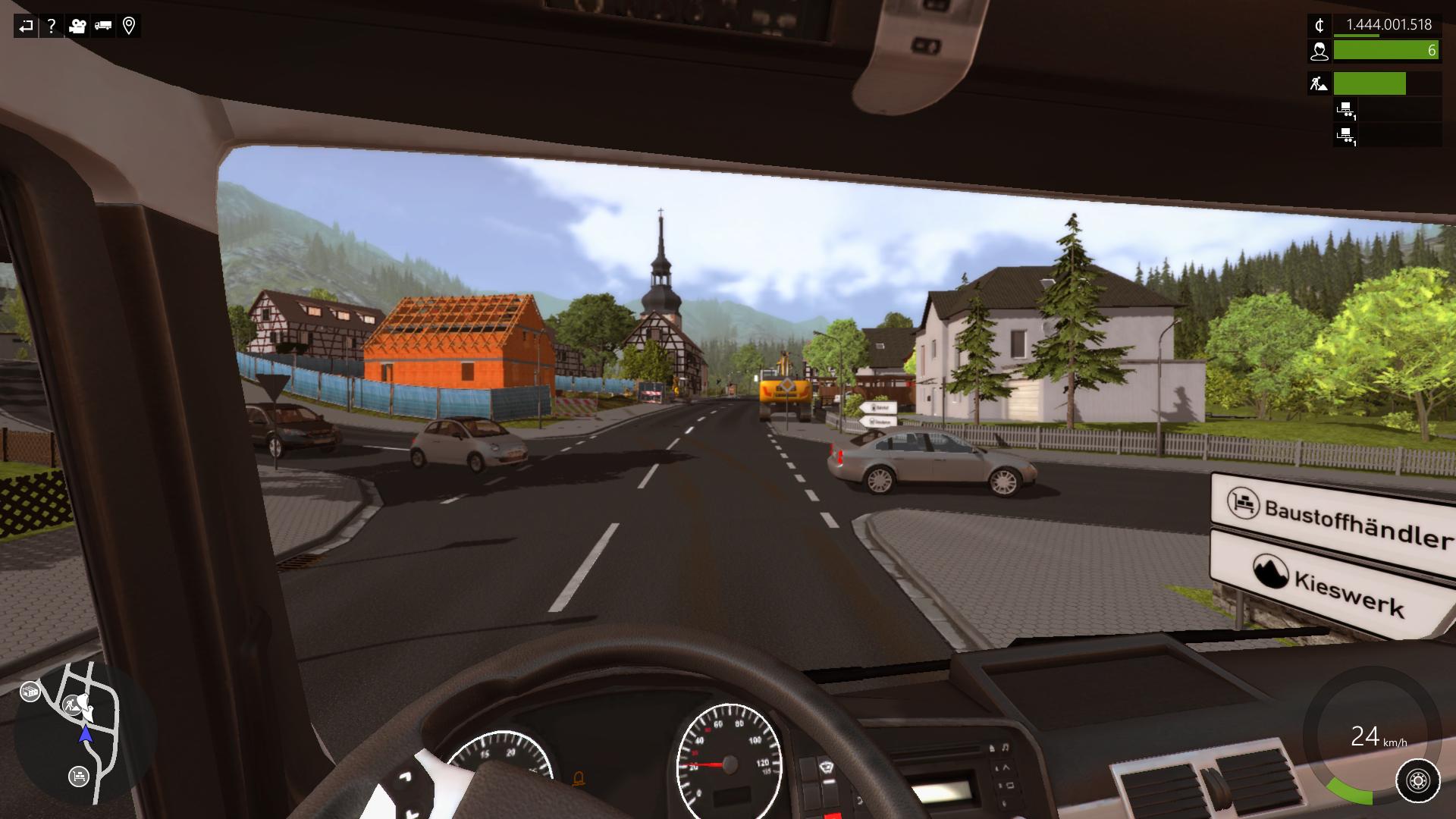The image size is (1456, 819).
Task: Select the warehouse marker on the minimap
Action: [x=30, y=692]
